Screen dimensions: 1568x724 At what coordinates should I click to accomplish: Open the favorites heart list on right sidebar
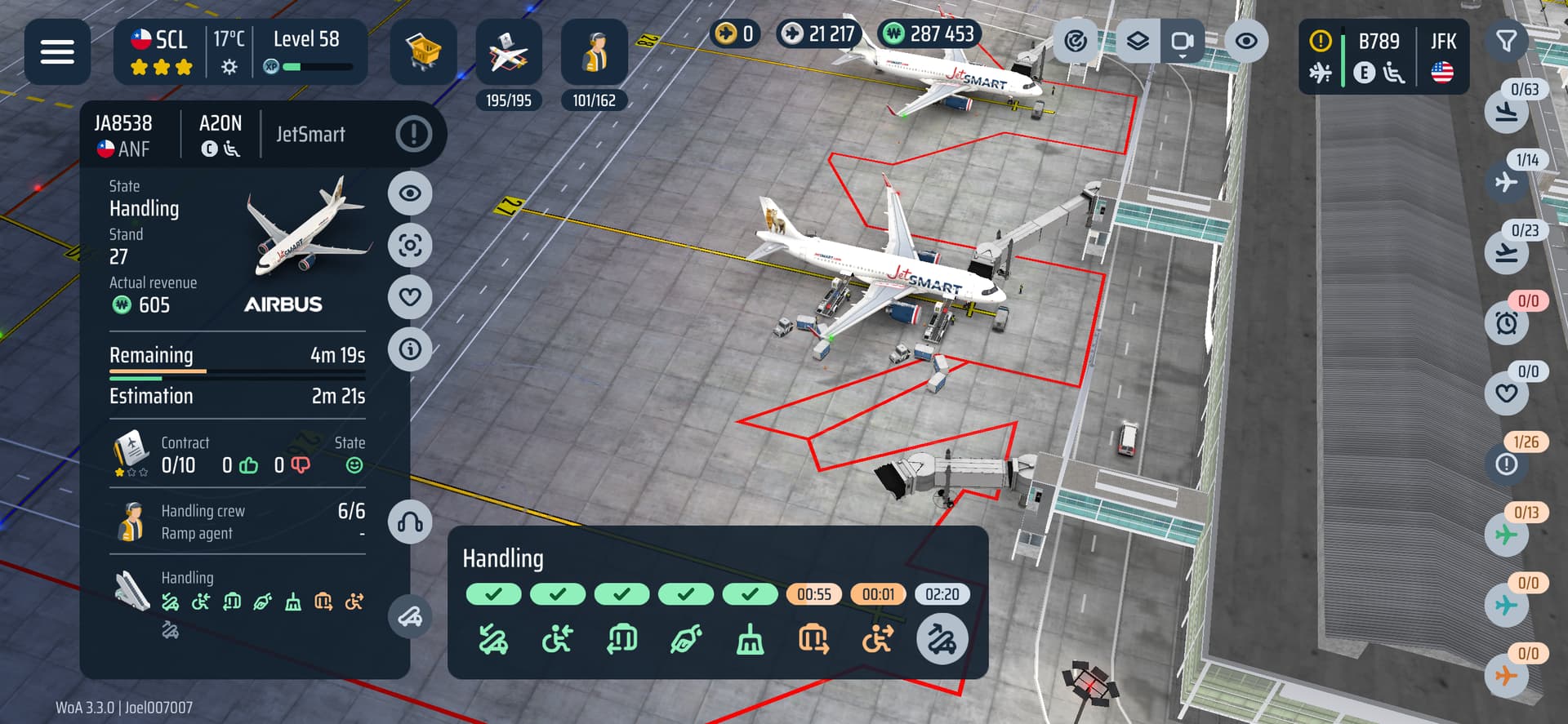pyautogui.click(x=1507, y=393)
